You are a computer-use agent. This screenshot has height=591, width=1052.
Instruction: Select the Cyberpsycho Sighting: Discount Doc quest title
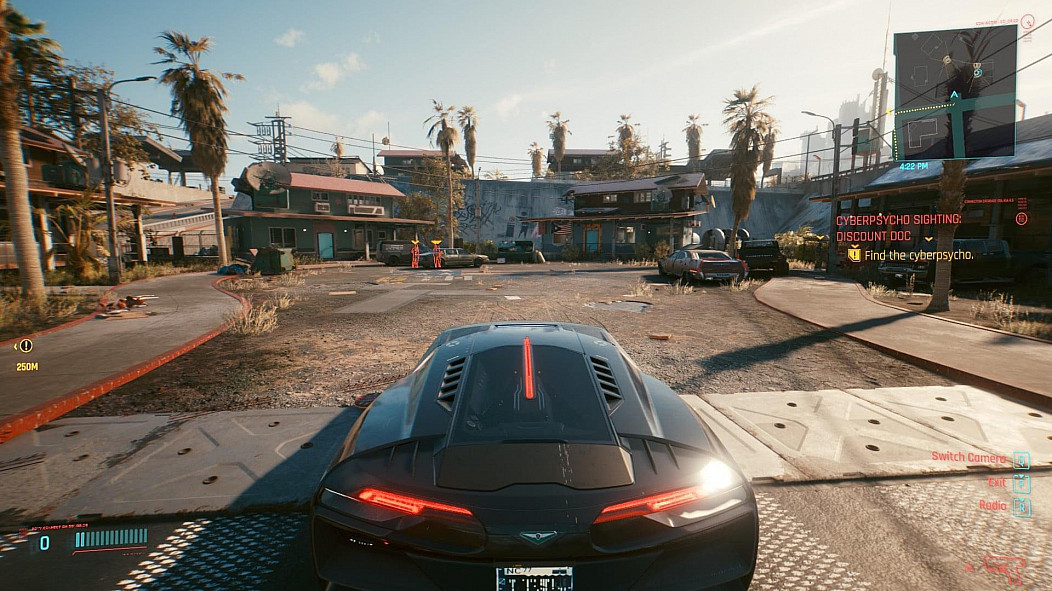[898, 227]
